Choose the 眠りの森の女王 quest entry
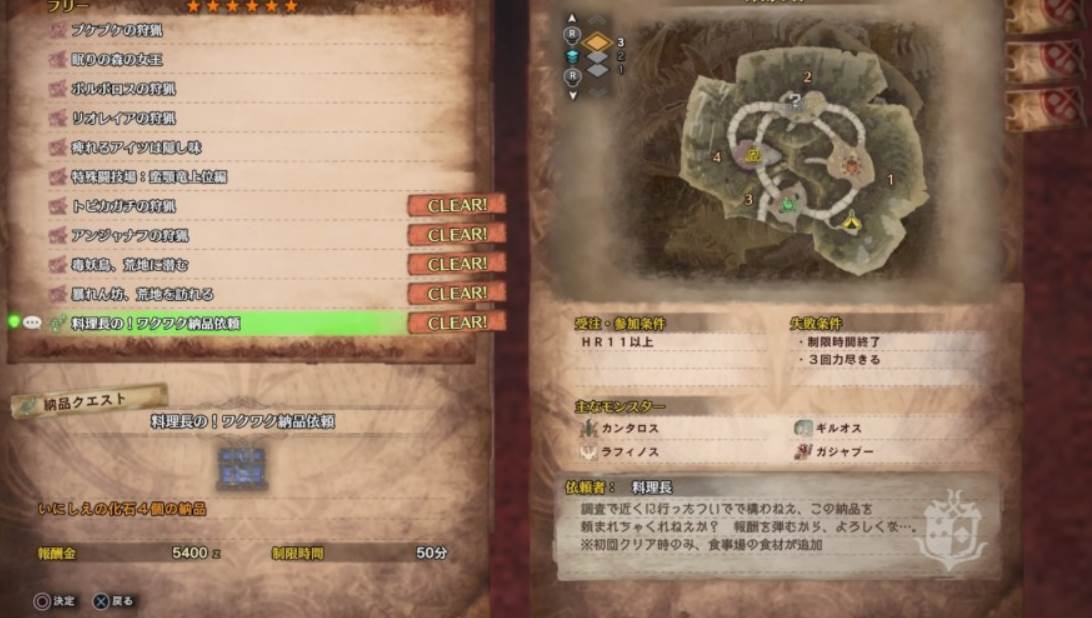Viewport: 1092px width, 618px height. [117, 59]
